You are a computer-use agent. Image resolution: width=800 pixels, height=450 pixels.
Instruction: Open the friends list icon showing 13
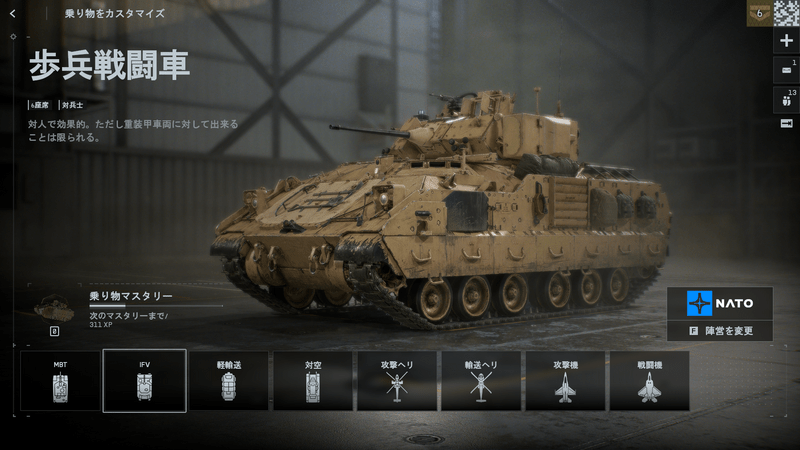pyautogui.click(x=786, y=99)
